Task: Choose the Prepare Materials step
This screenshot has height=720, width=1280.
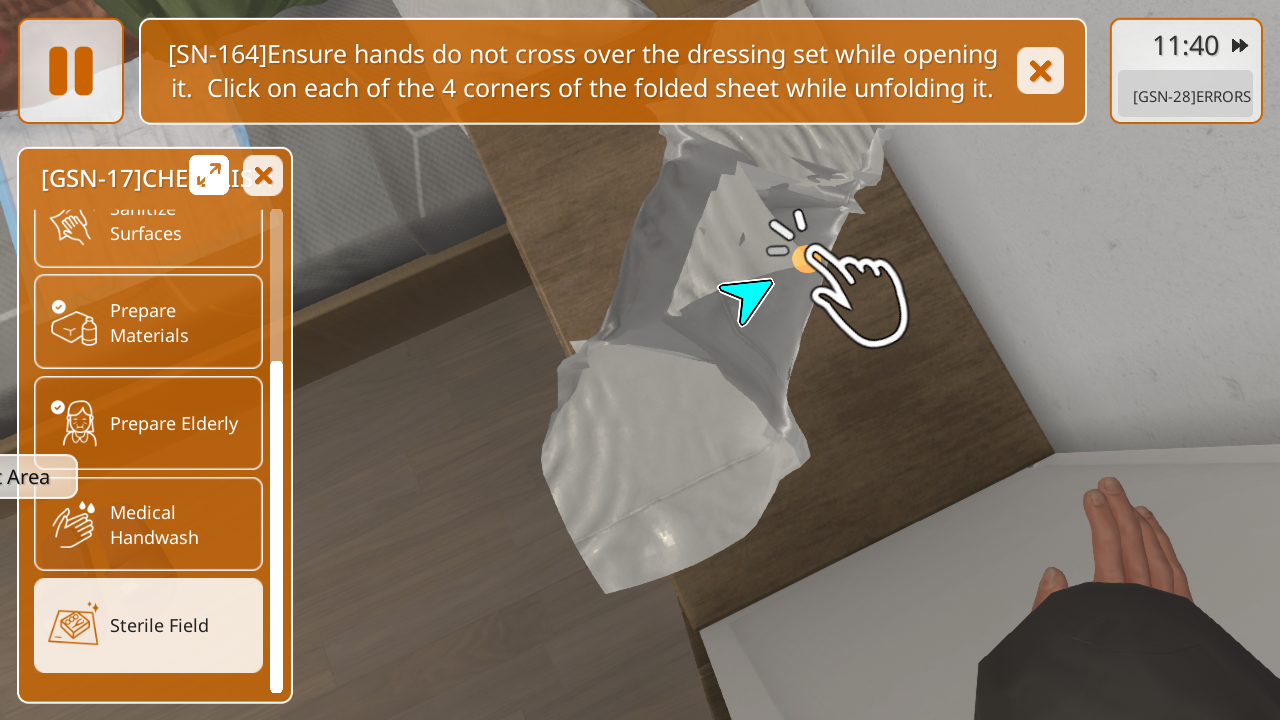Action: coord(148,322)
